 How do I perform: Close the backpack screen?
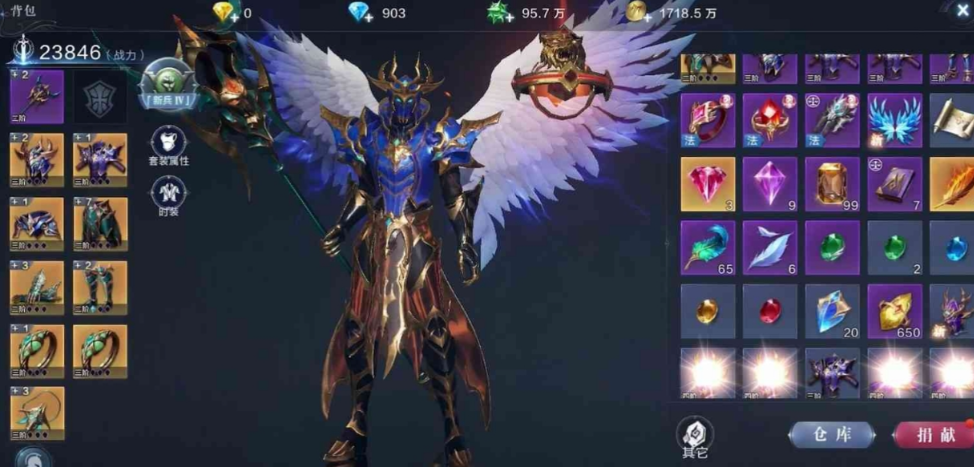pos(962,10)
